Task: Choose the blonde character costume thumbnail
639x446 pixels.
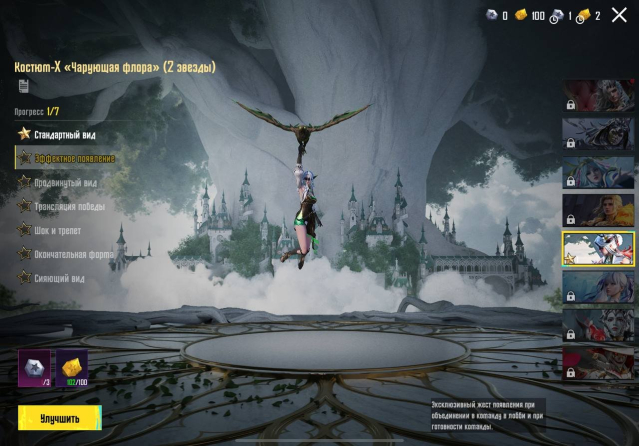Action: coord(598,211)
